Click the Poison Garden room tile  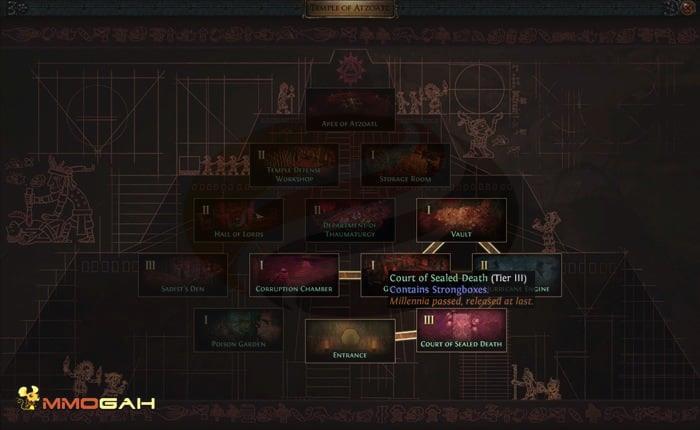[238, 330]
